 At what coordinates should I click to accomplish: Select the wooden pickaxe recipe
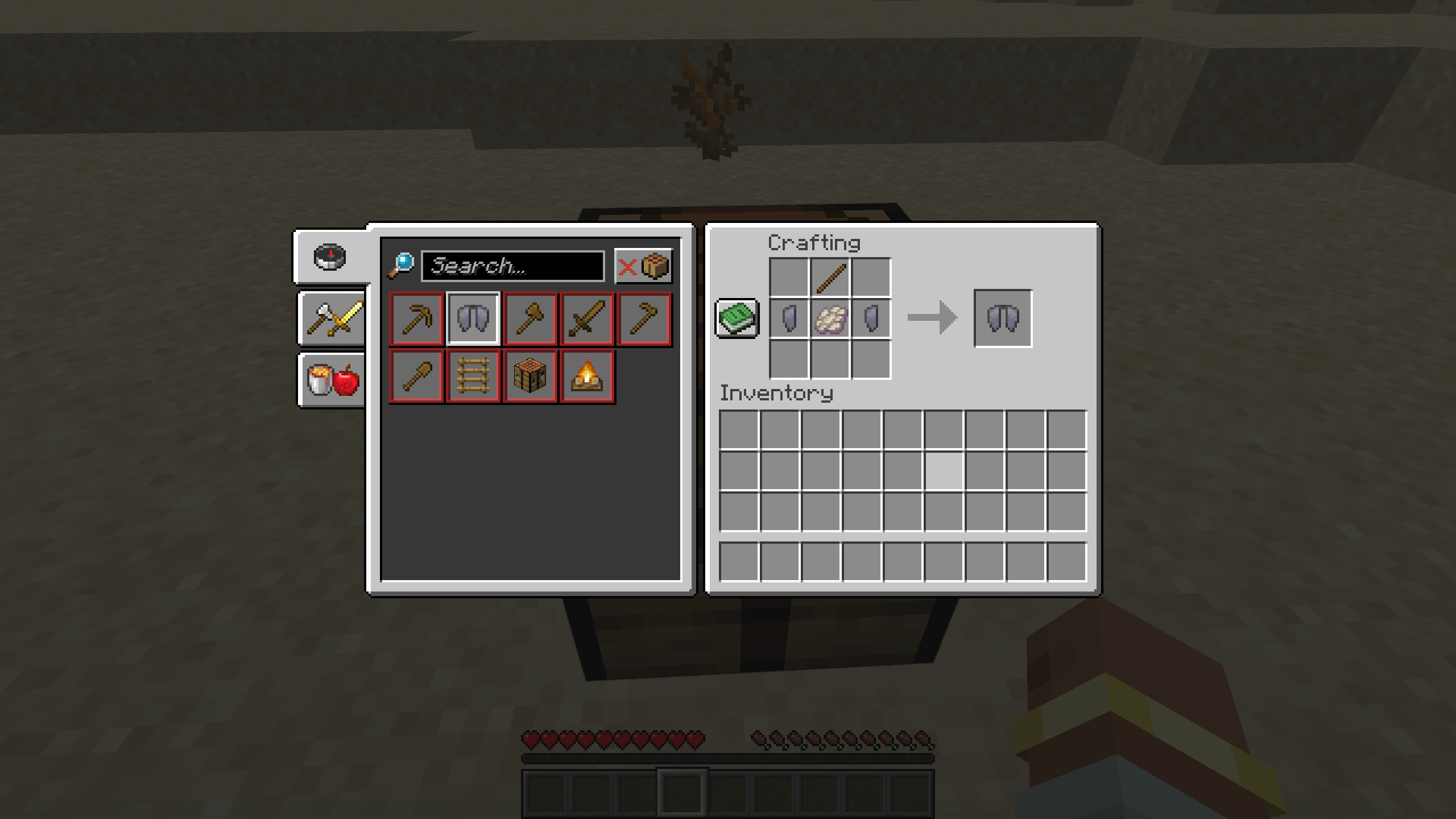pyautogui.click(x=416, y=319)
